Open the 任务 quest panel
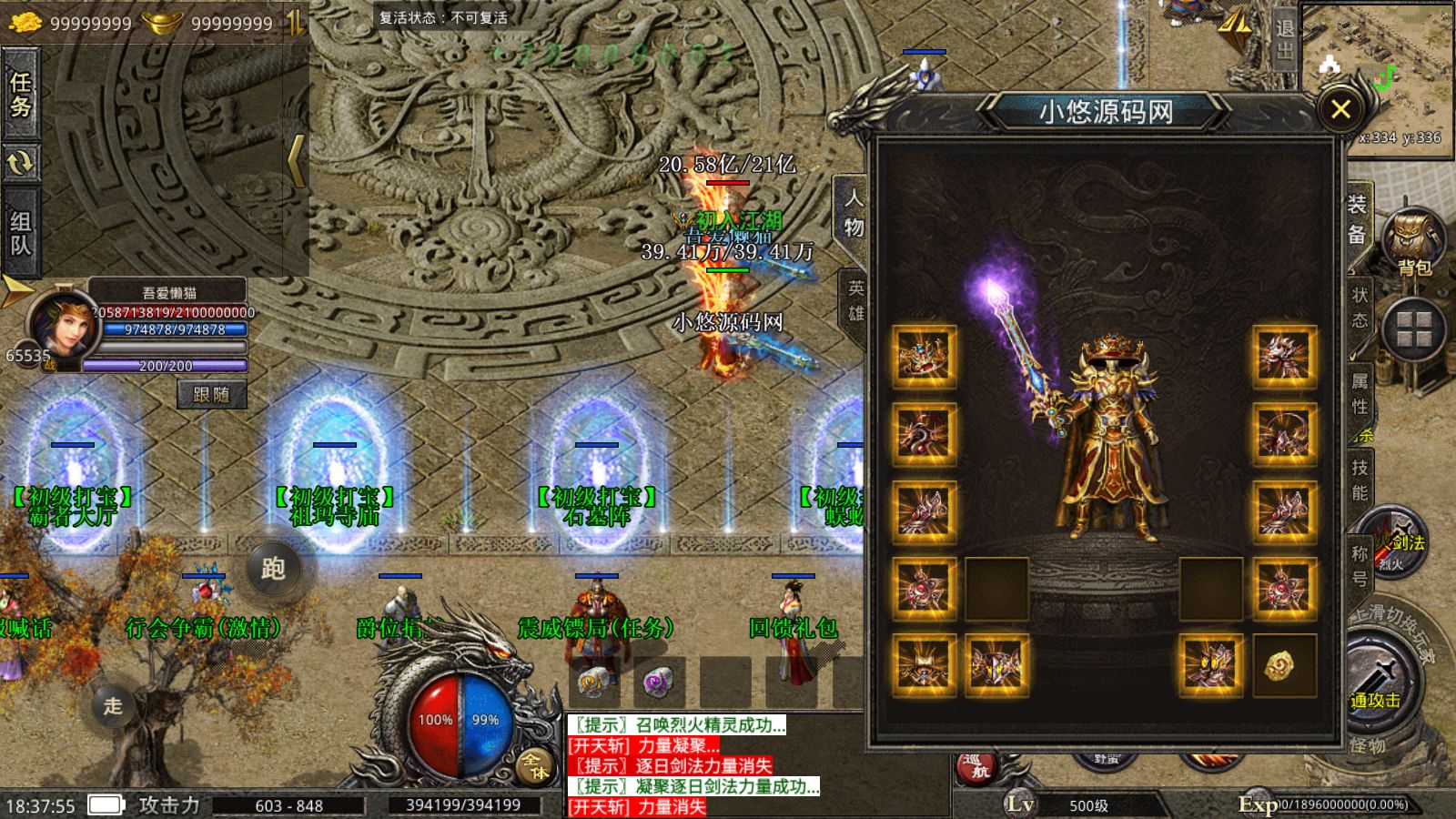Image resolution: width=1456 pixels, height=819 pixels. 21,95
